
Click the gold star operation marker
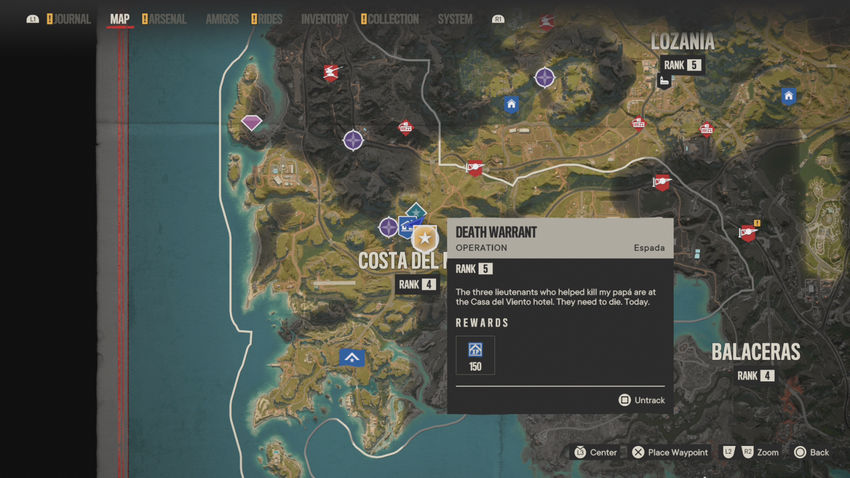tap(425, 238)
